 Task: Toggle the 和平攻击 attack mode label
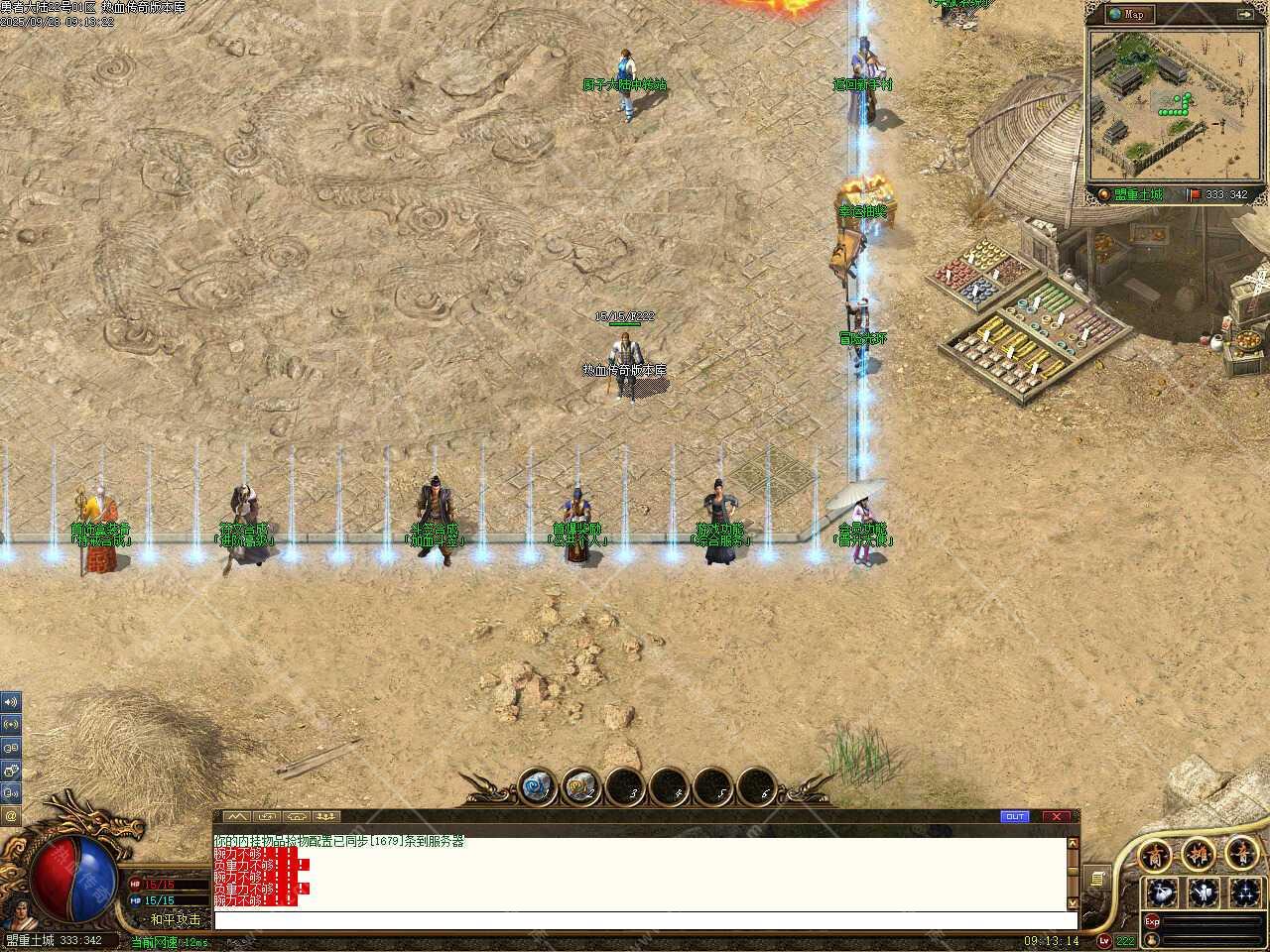(176, 919)
